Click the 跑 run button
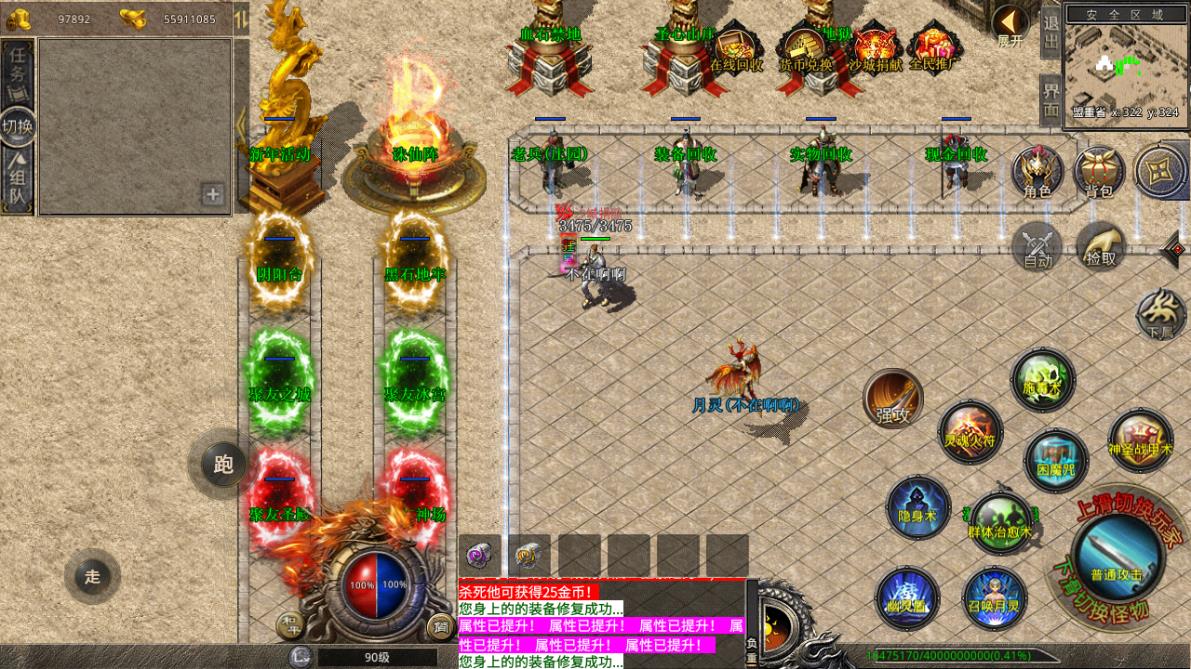Image resolution: width=1191 pixels, height=669 pixels. coord(222,464)
